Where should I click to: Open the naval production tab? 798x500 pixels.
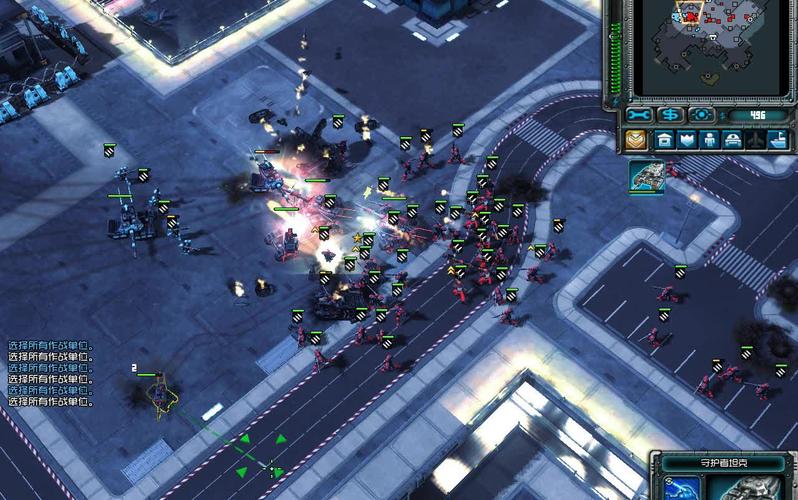tap(779, 140)
